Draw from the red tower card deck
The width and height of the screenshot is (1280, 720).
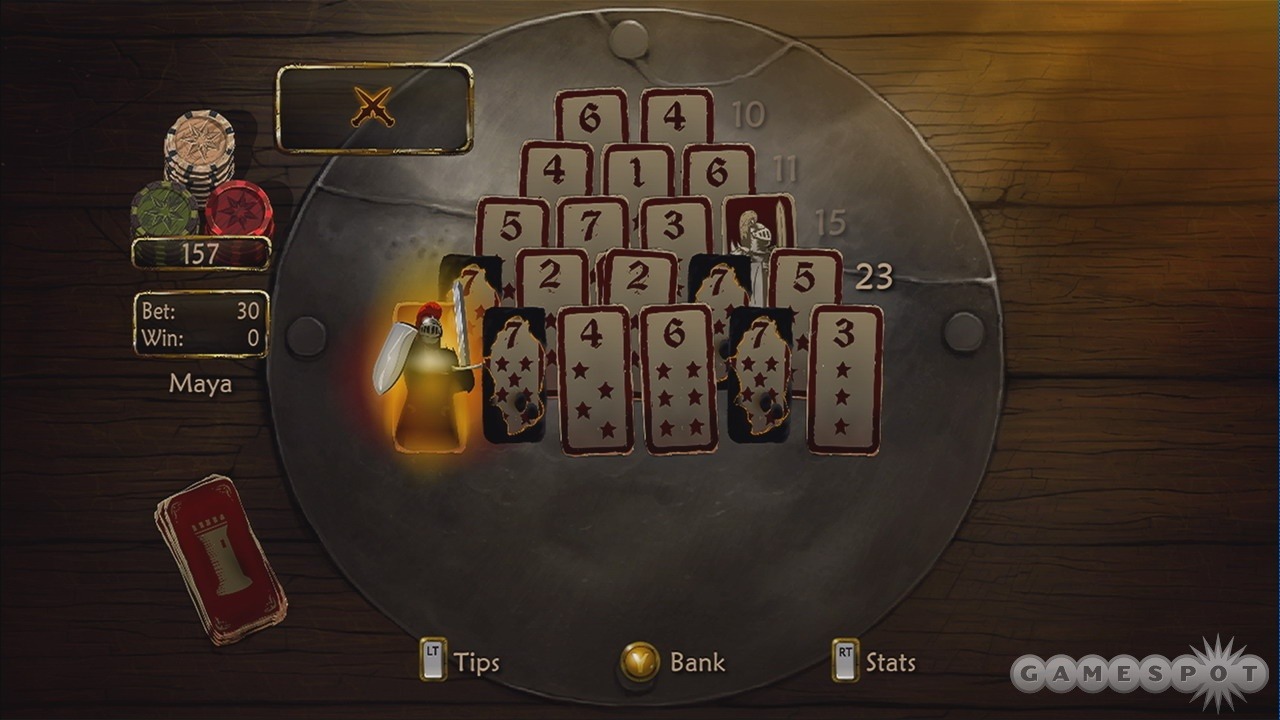pos(220,558)
